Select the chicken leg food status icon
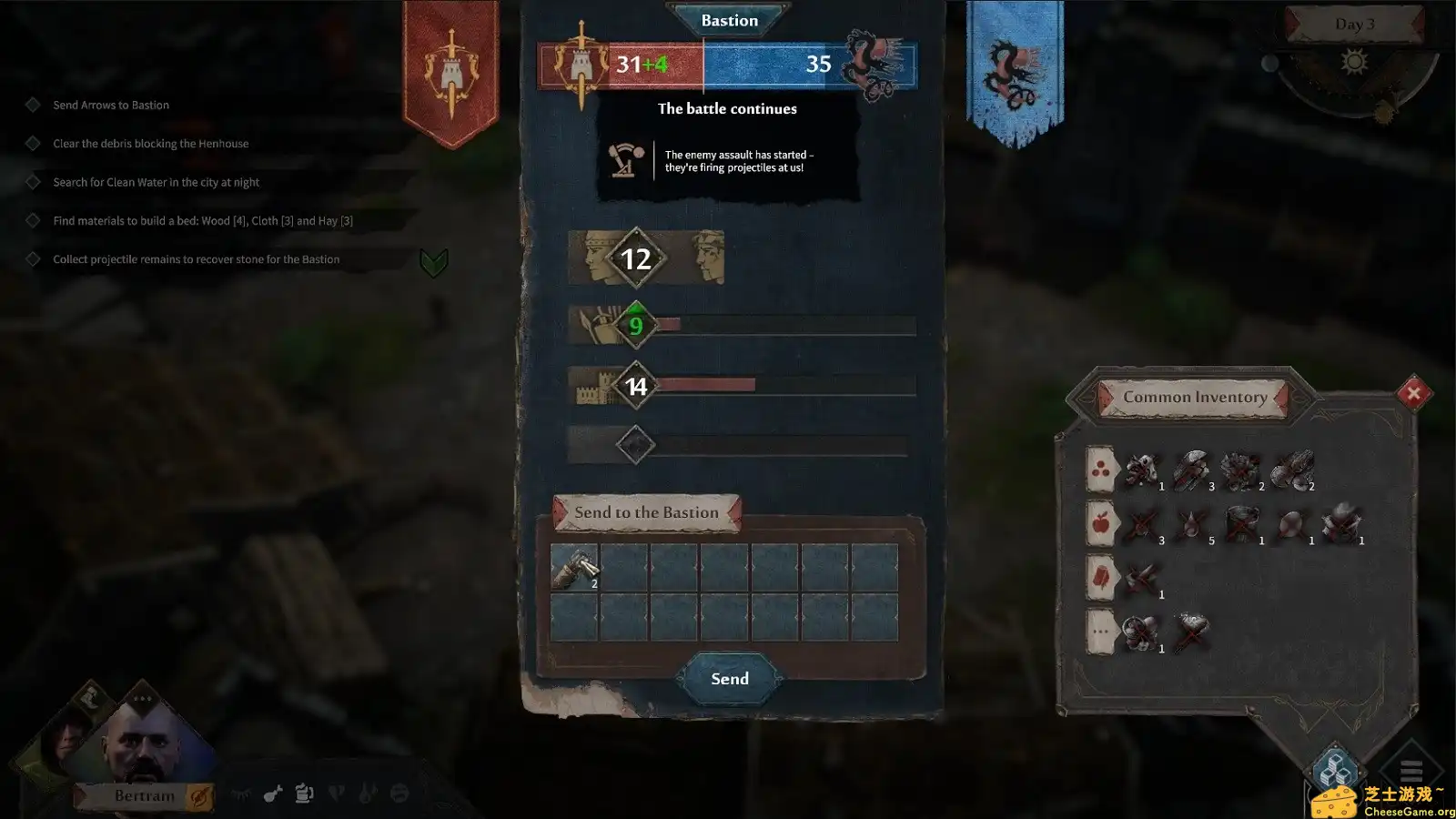The height and width of the screenshot is (819, 1456). (x=272, y=795)
